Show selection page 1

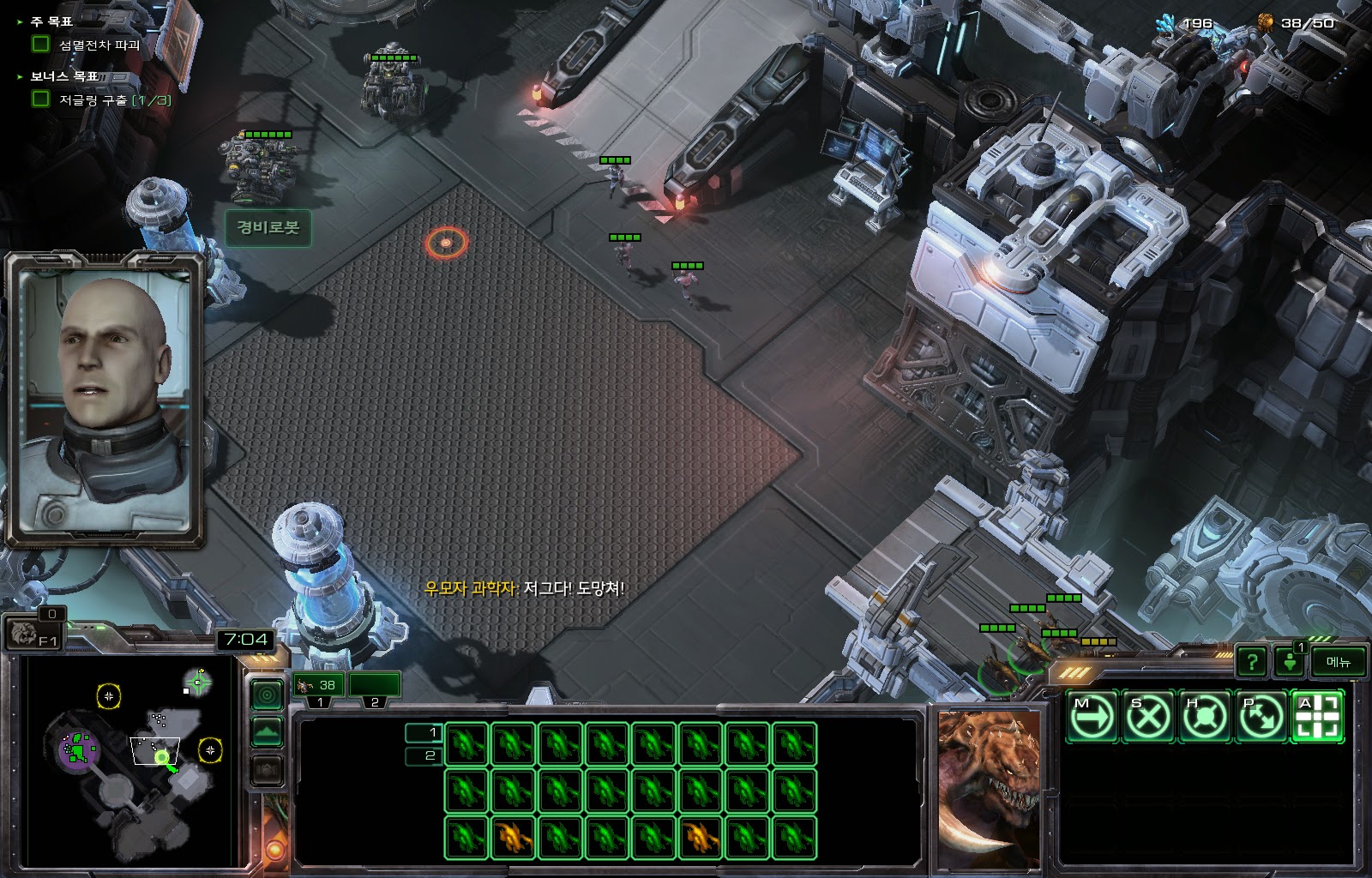(x=422, y=732)
